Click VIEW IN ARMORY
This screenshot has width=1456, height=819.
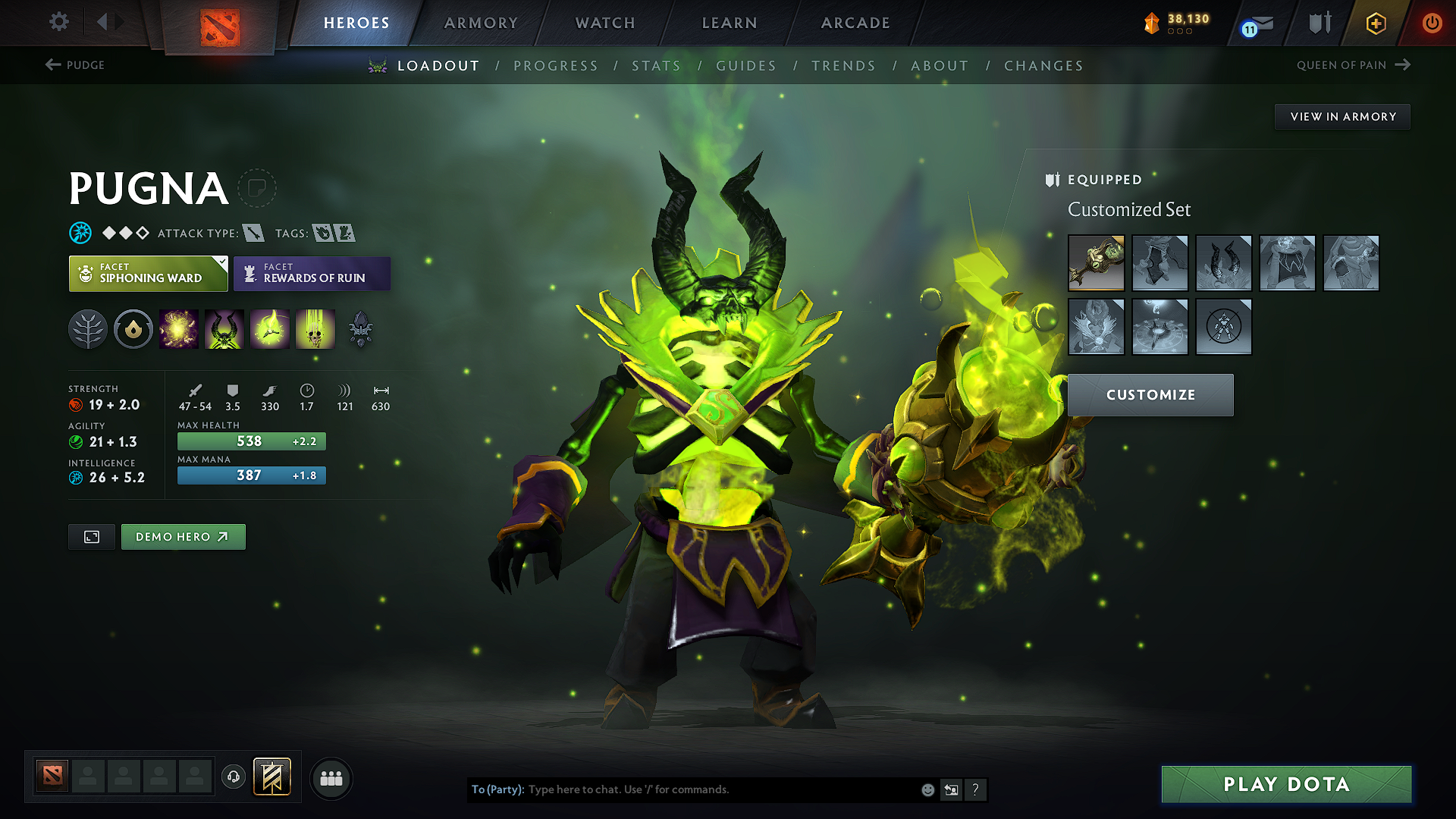[x=1342, y=116]
